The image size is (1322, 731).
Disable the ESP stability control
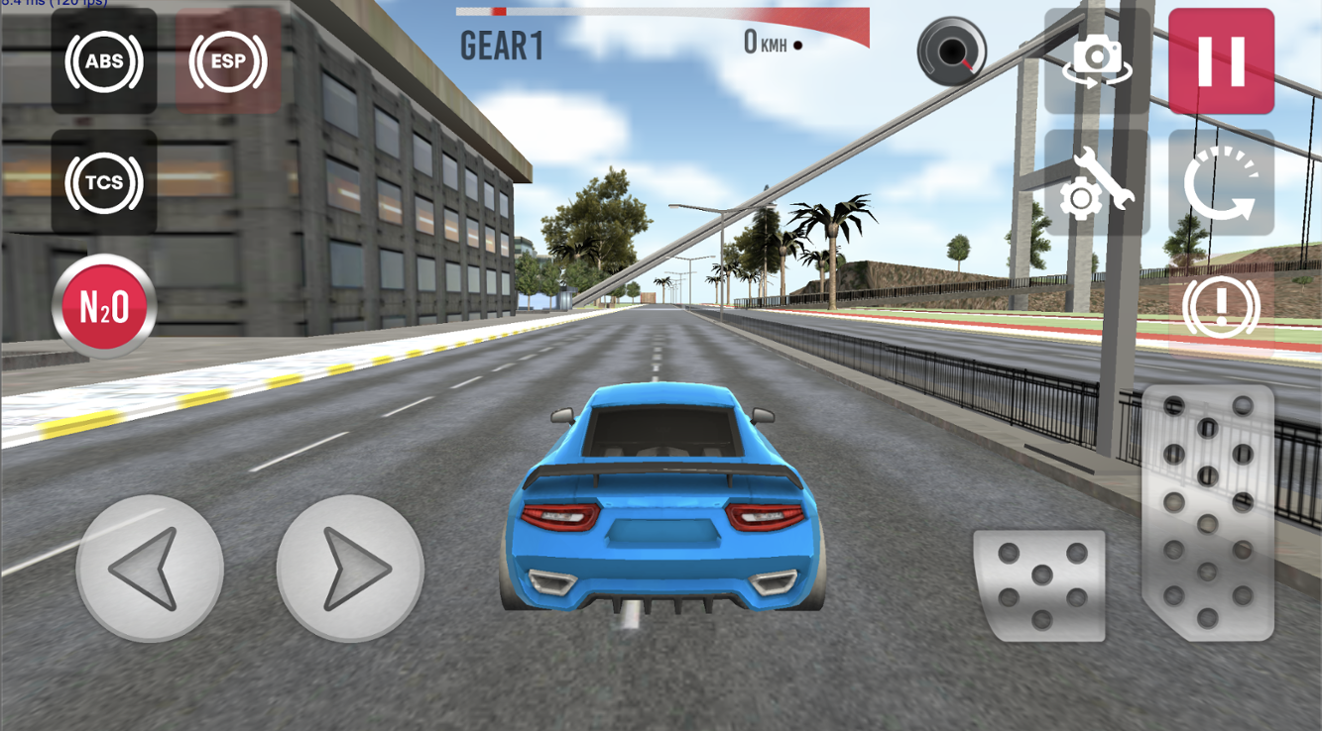(x=227, y=62)
